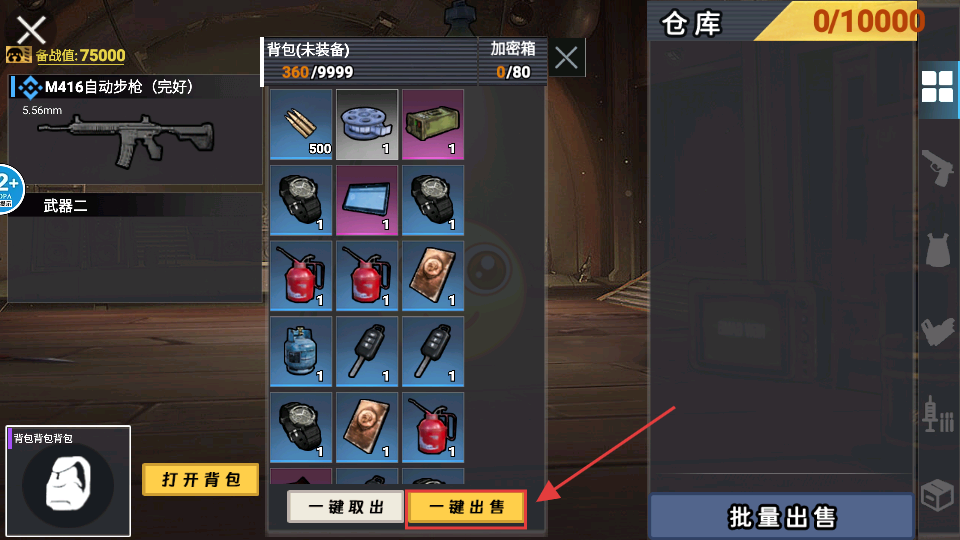Select the equipped backpack portrait slot
The height and width of the screenshot is (540, 960).
click(x=68, y=482)
